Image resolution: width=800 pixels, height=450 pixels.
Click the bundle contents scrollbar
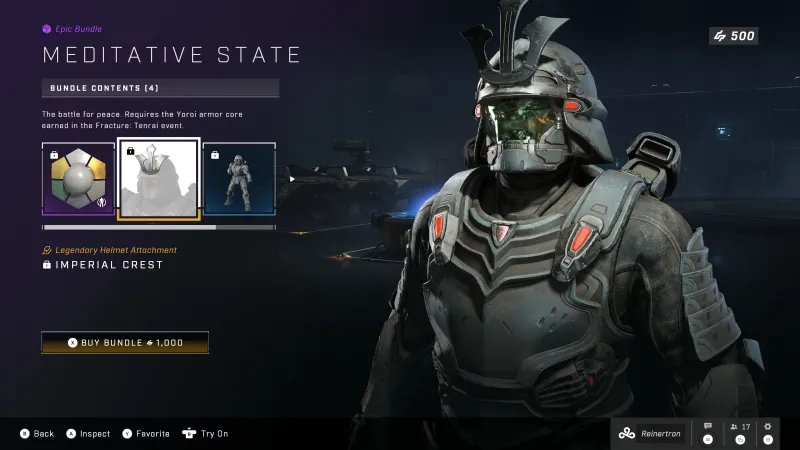[160, 228]
